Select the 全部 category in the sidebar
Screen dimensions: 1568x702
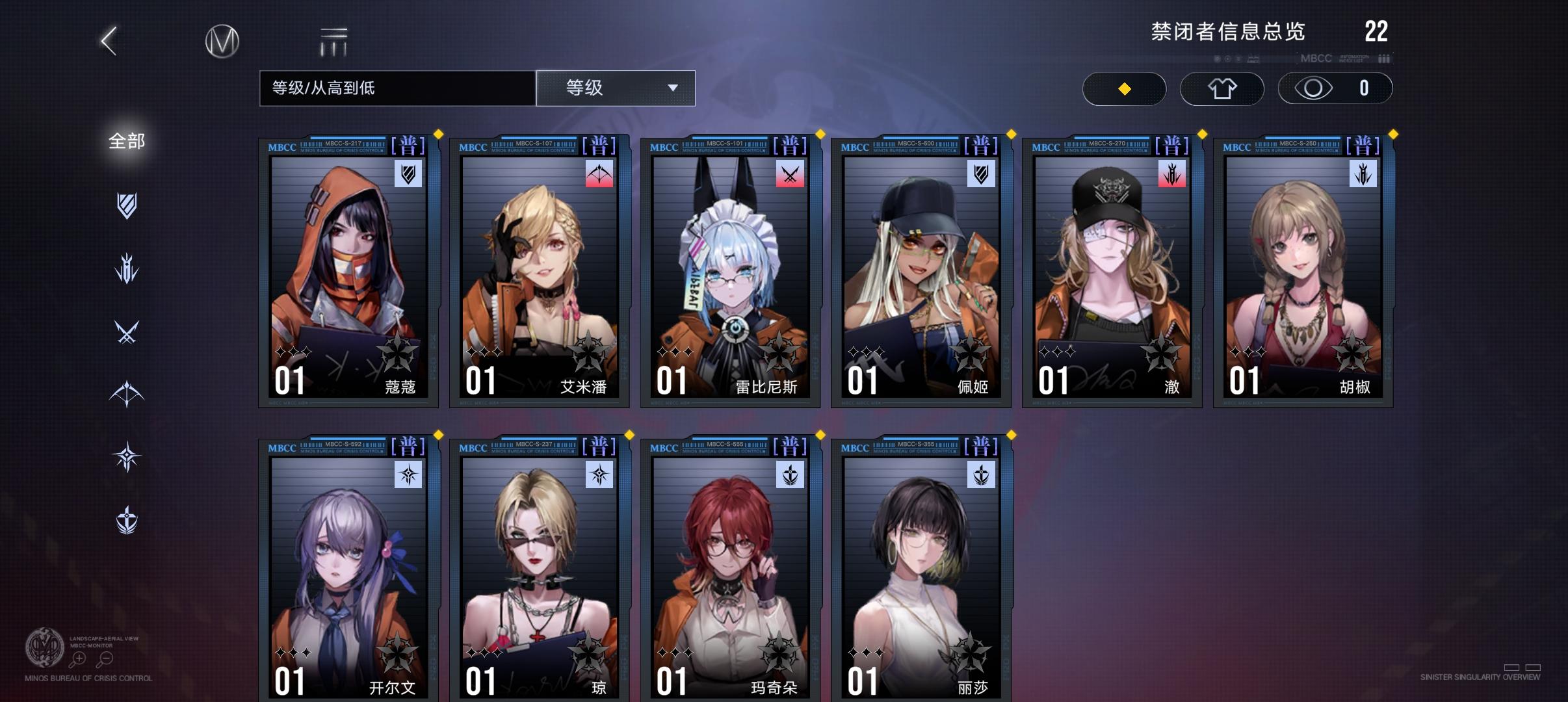tap(127, 140)
